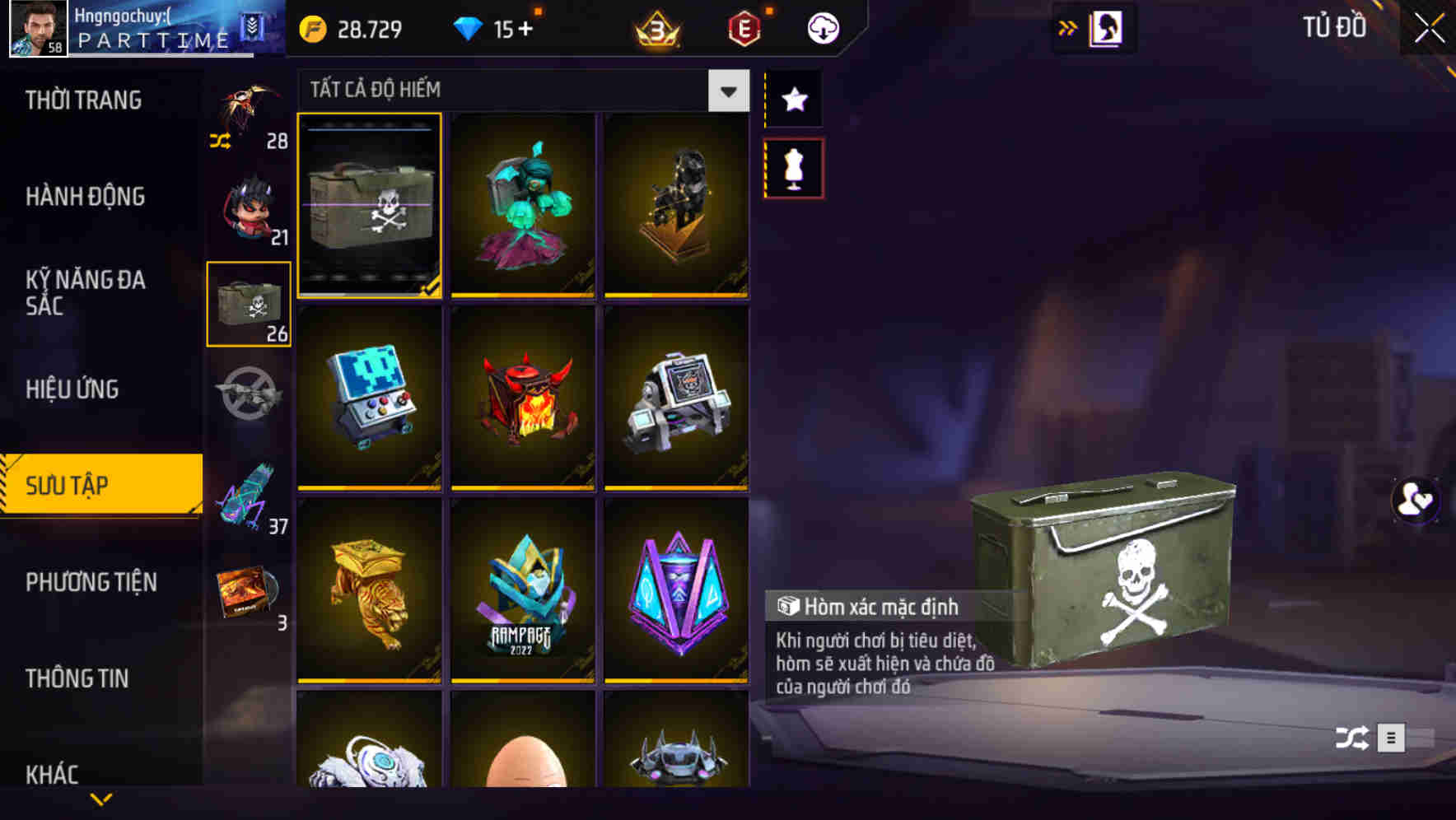Select the Hòm xác mặc định crate thumbnail

pos(370,206)
